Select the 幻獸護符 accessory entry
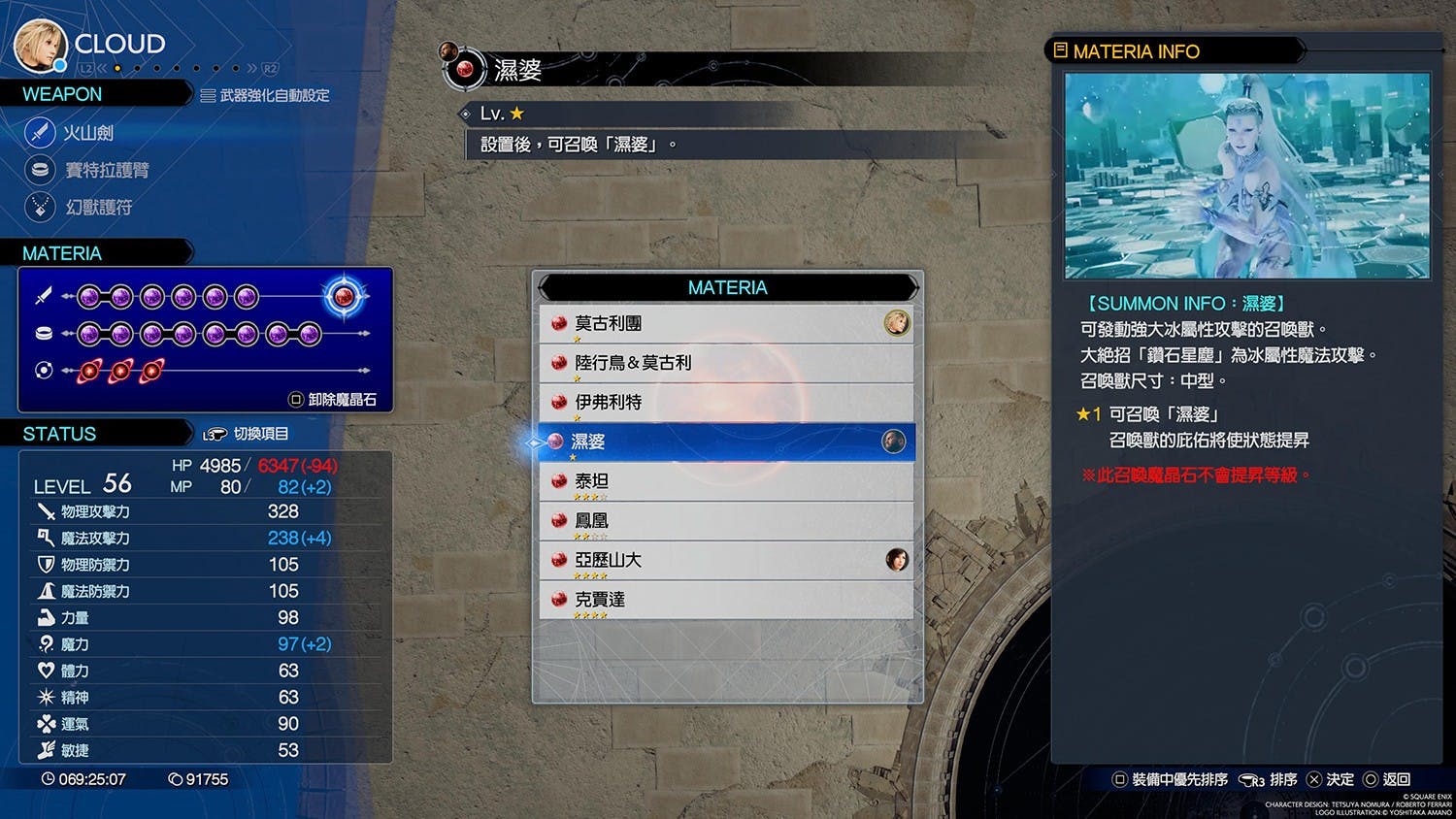This screenshot has height=819, width=1456. (97, 208)
